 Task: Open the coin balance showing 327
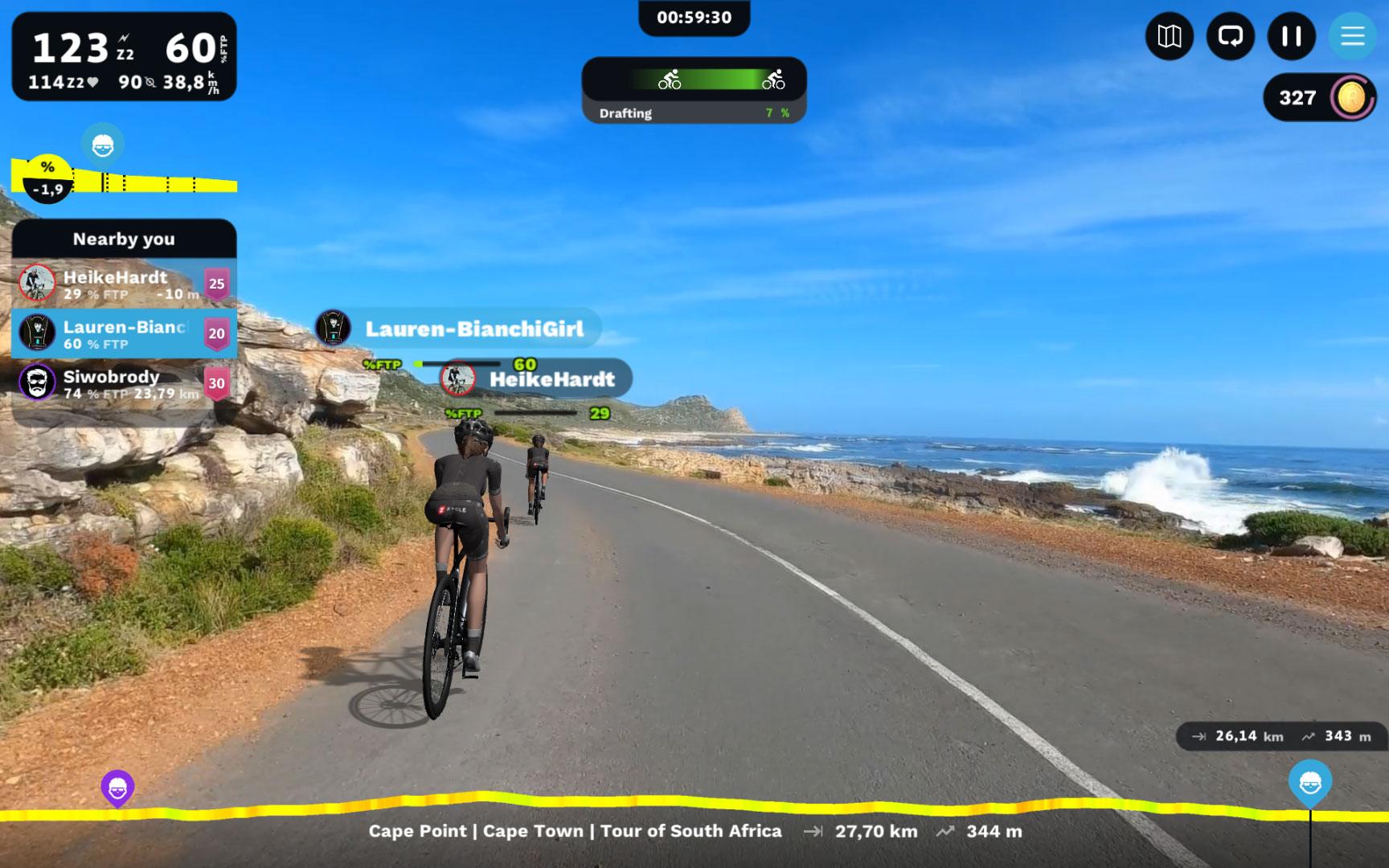click(x=1319, y=98)
